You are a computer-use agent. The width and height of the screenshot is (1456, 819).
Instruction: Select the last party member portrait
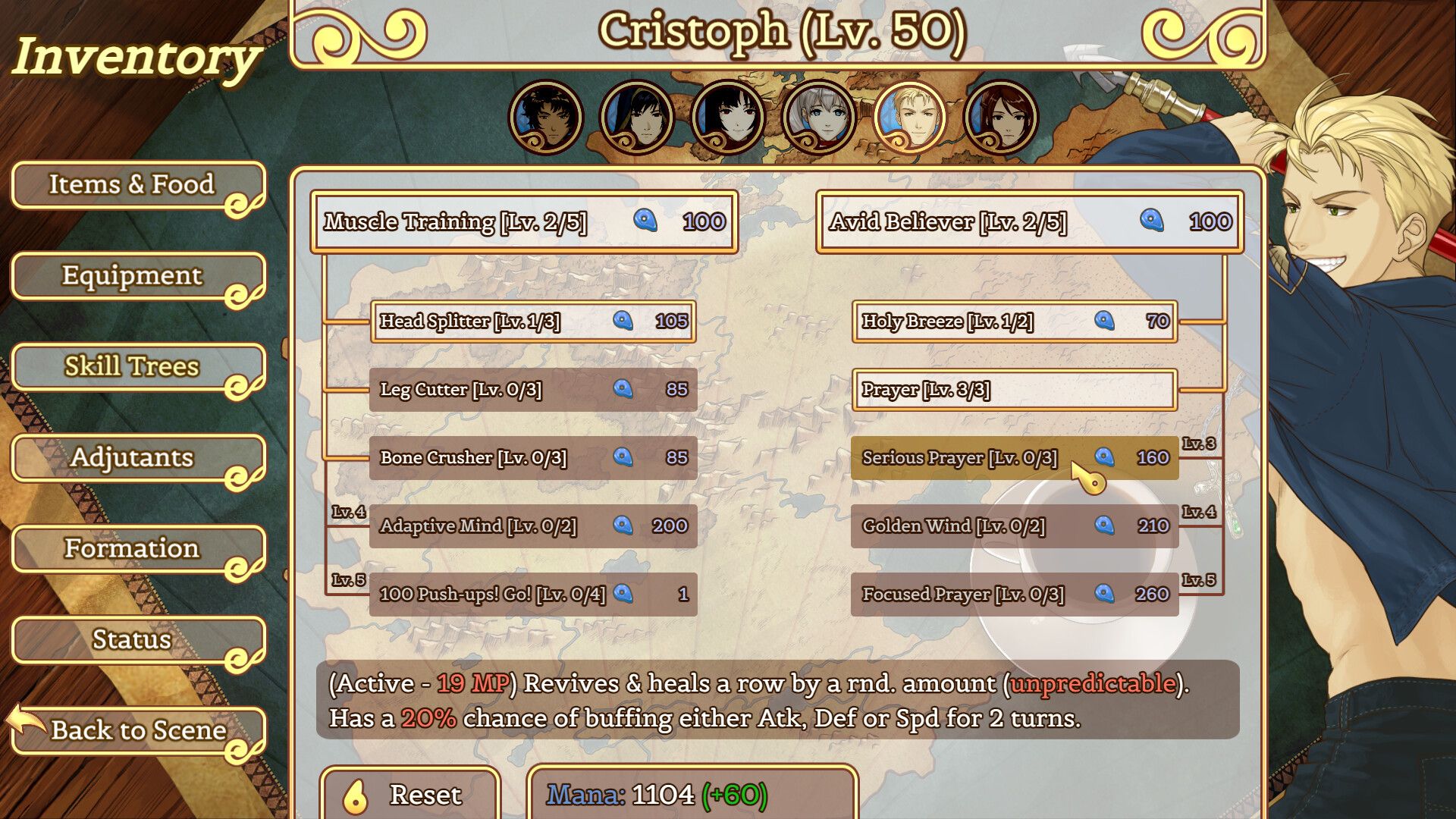point(1001,118)
